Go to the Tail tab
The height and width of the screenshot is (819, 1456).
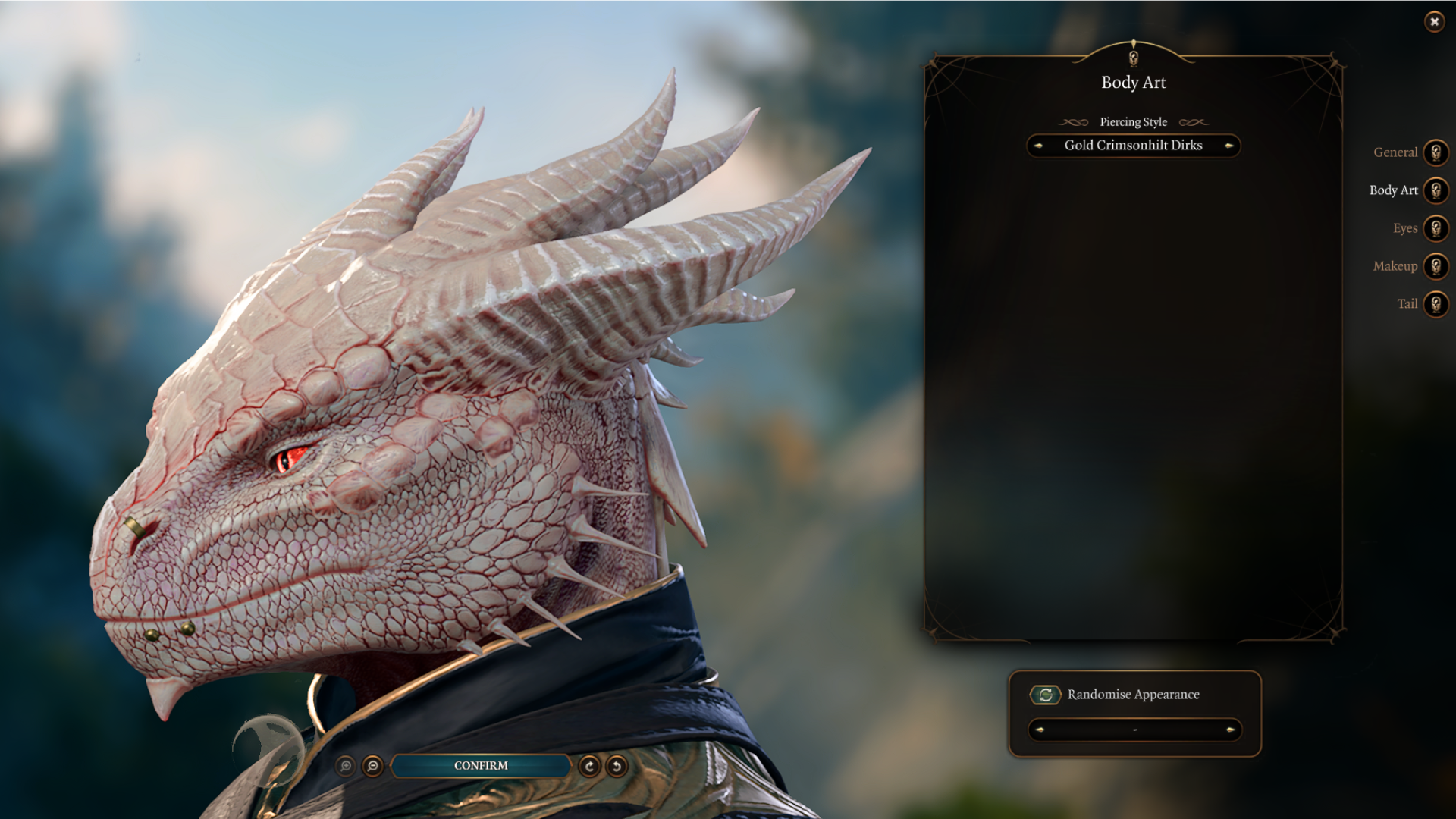click(1435, 304)
